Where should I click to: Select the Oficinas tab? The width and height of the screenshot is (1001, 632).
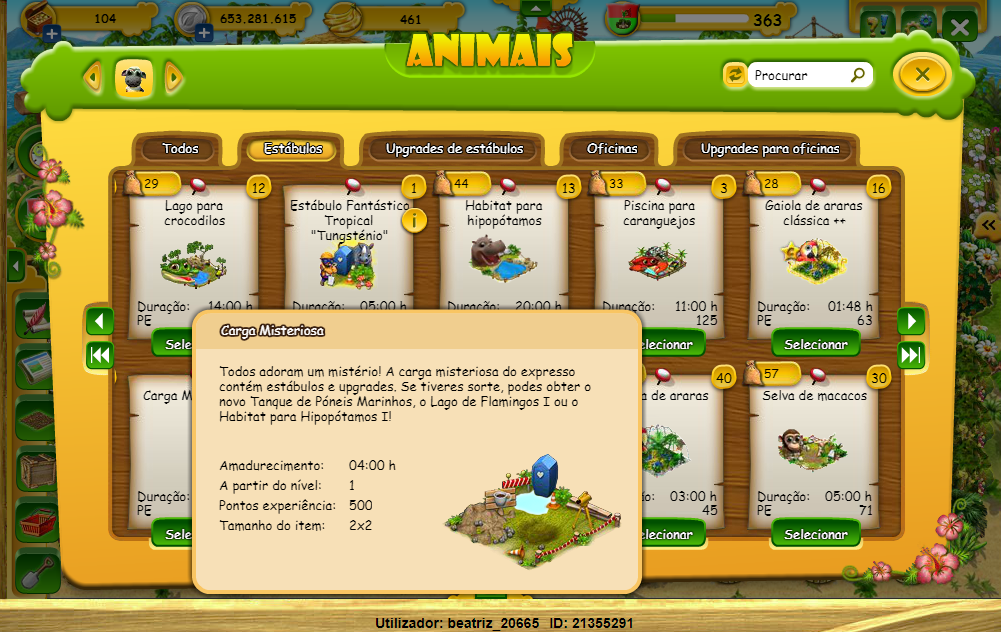click(x=612, y=149)
